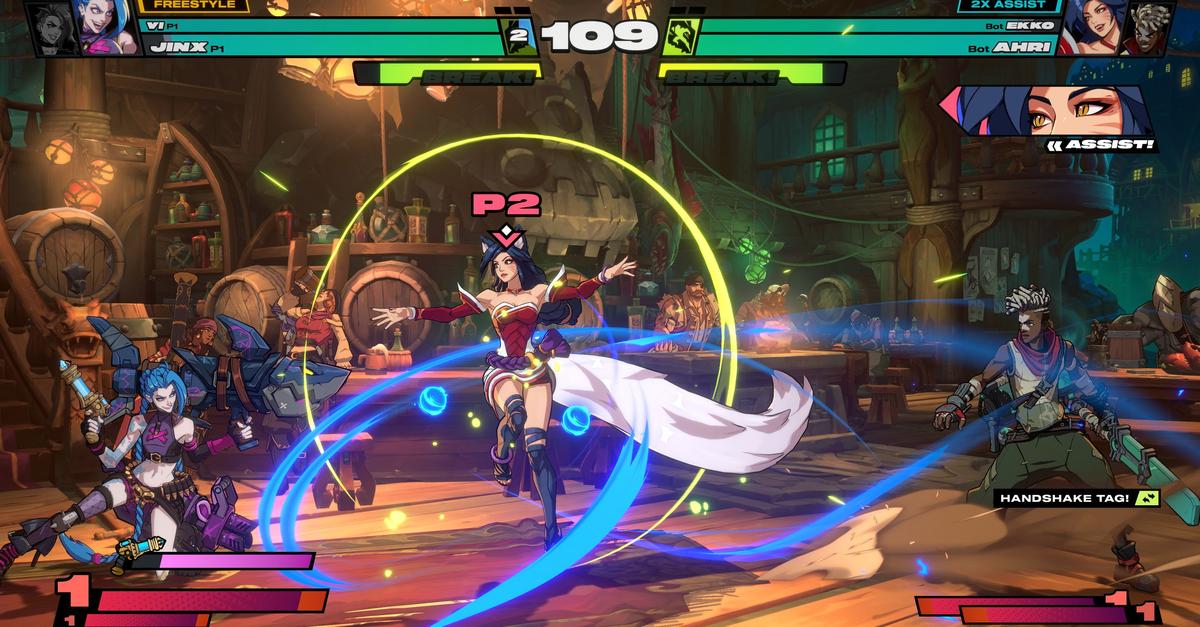Select Ahri's portrait in the top HUD
The height and width of the screenshot is (627, 1200).
[x=1092, y=27]
